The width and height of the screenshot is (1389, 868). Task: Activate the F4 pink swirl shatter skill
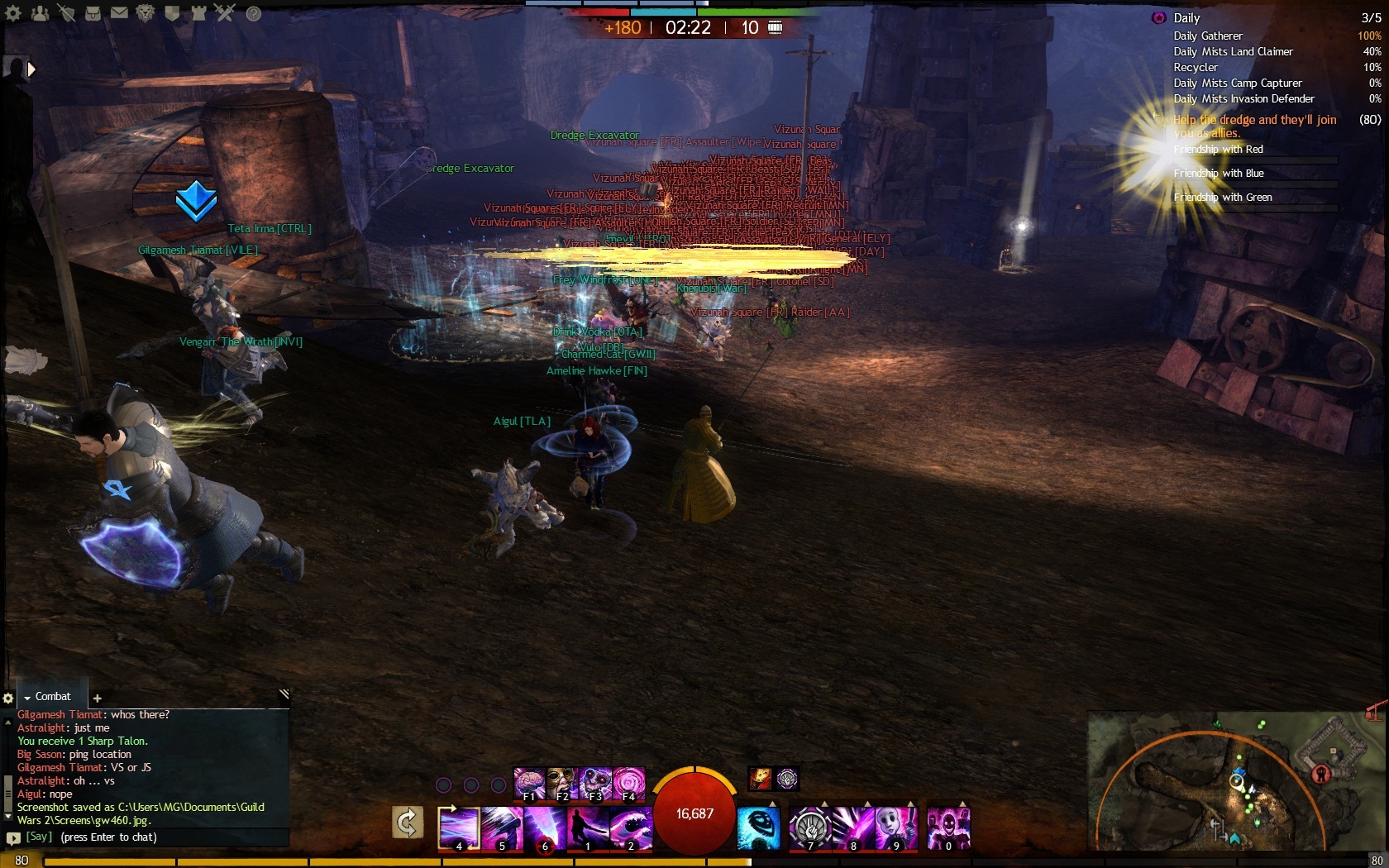coord(628,783)
